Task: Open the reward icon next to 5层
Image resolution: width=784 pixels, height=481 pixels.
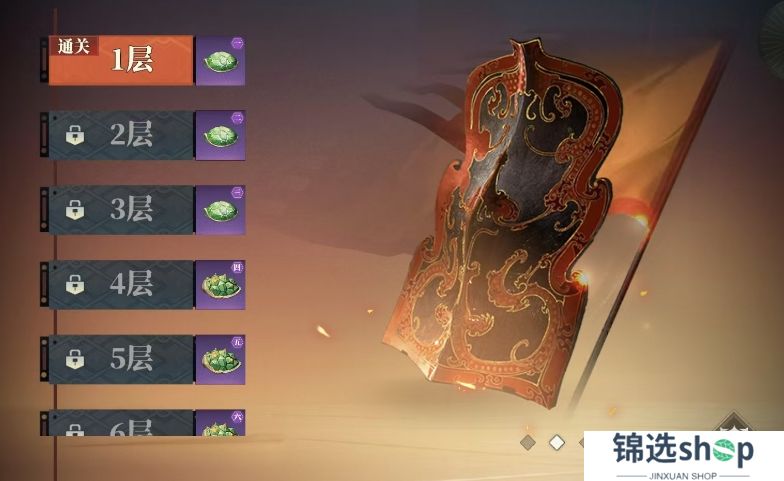Action: point(220,359)
